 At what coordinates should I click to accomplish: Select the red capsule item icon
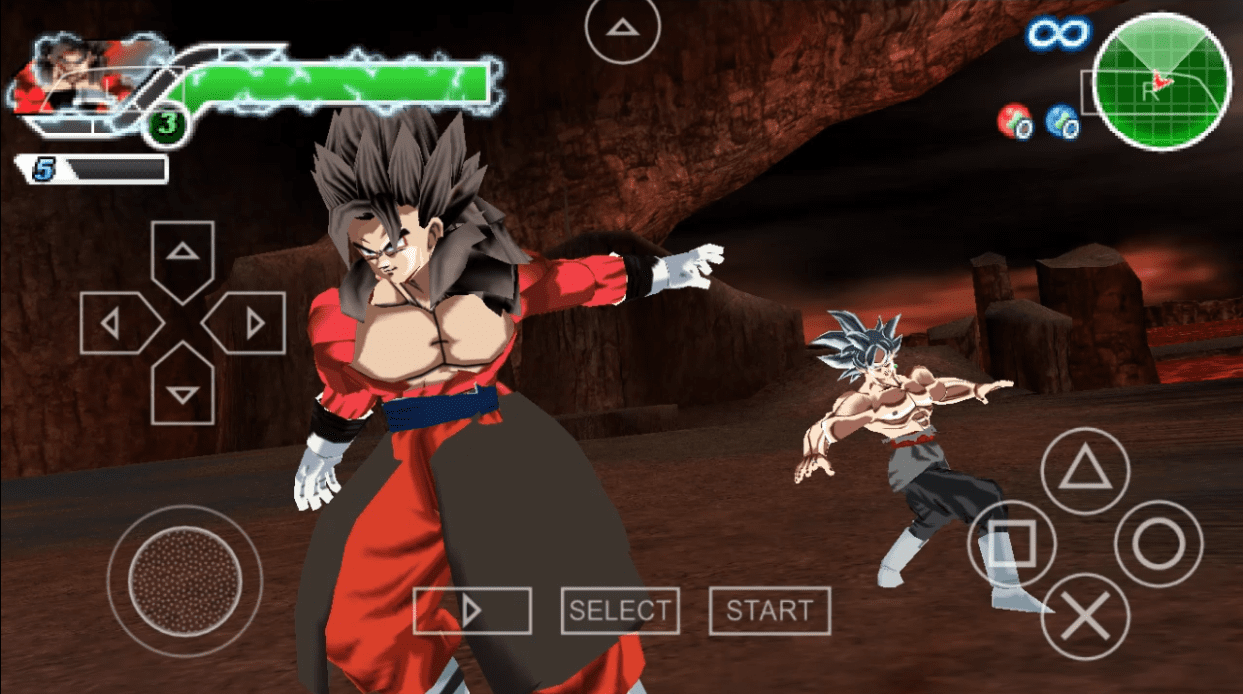tap(1014, 121)
